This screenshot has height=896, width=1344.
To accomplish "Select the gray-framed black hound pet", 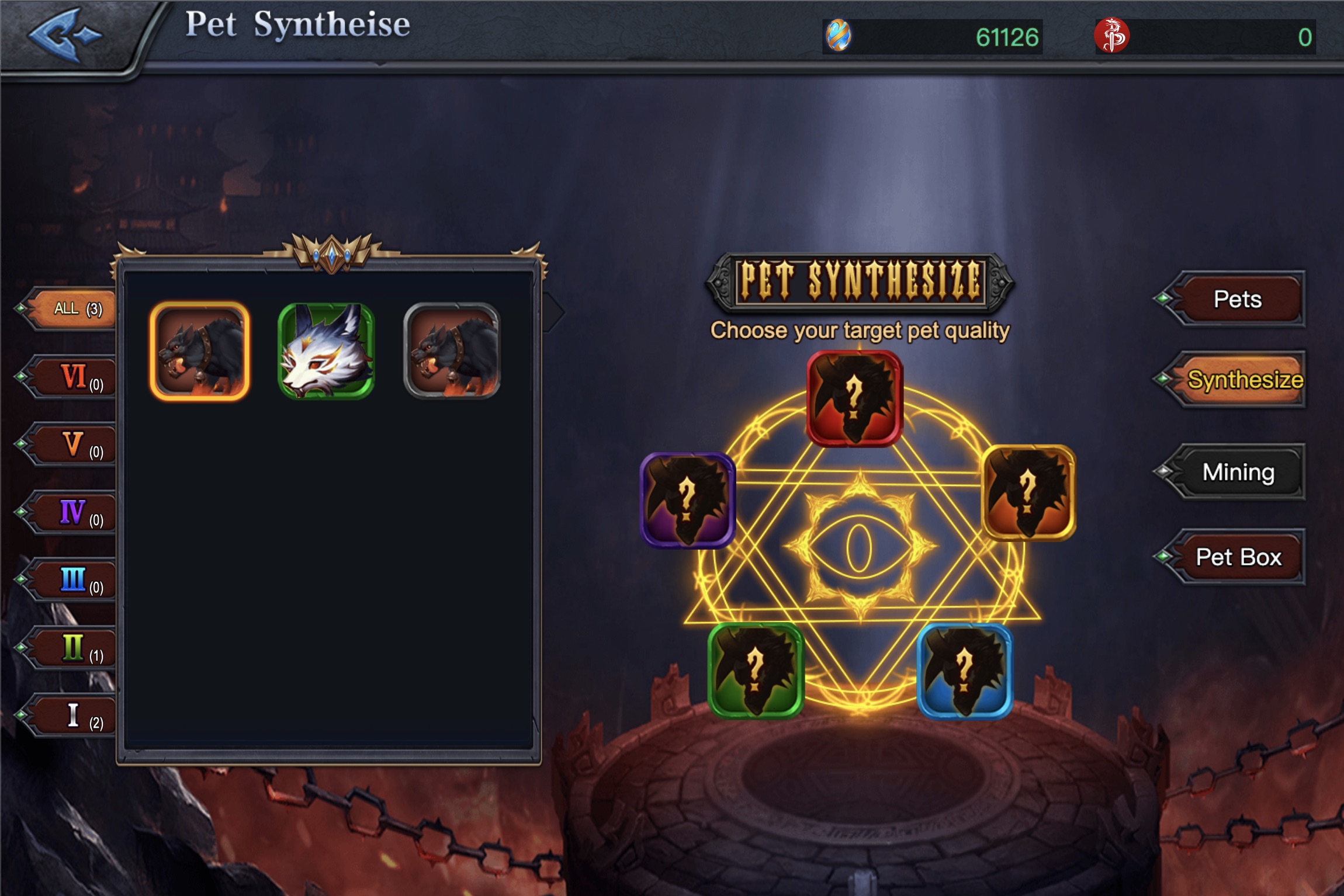I will point(452,352).
